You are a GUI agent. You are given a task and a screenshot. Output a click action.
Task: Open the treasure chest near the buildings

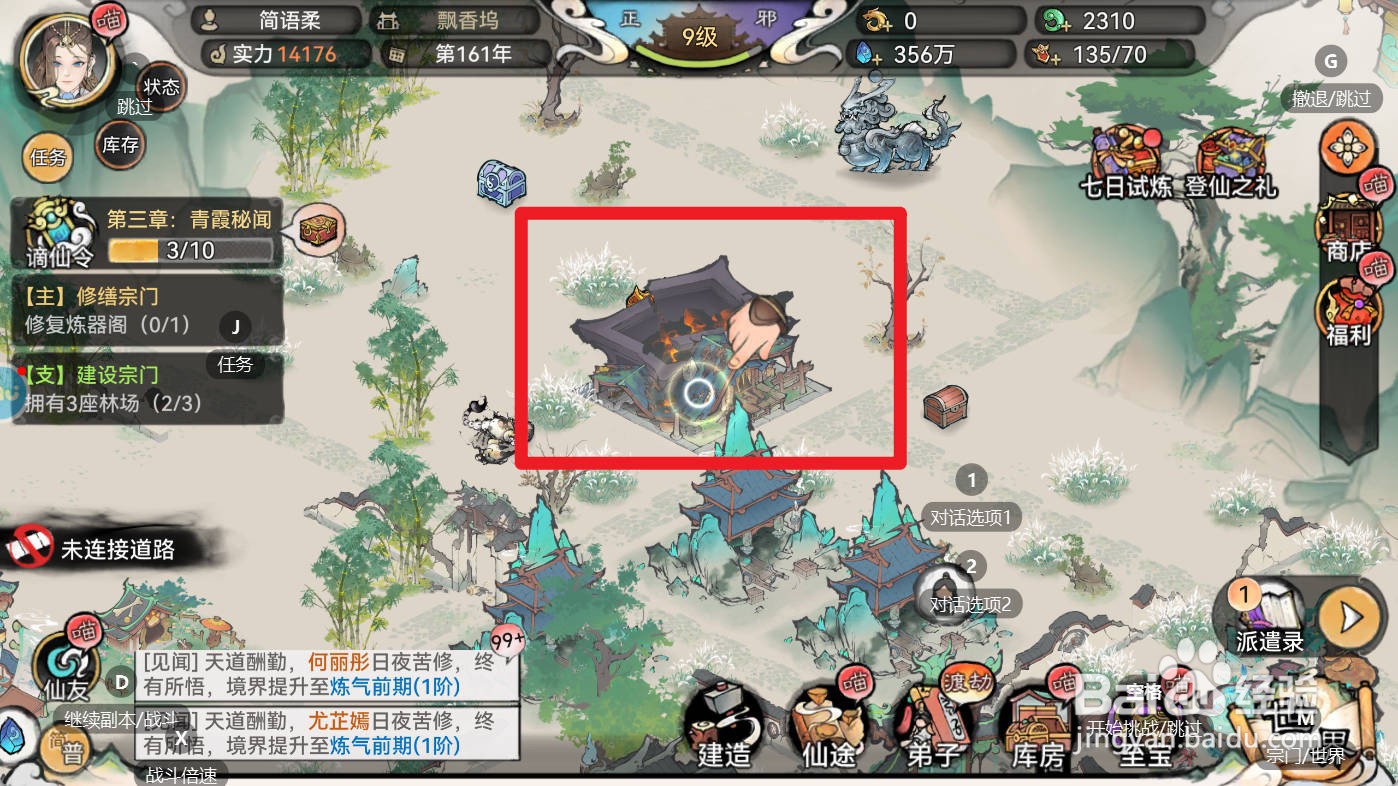944,408
